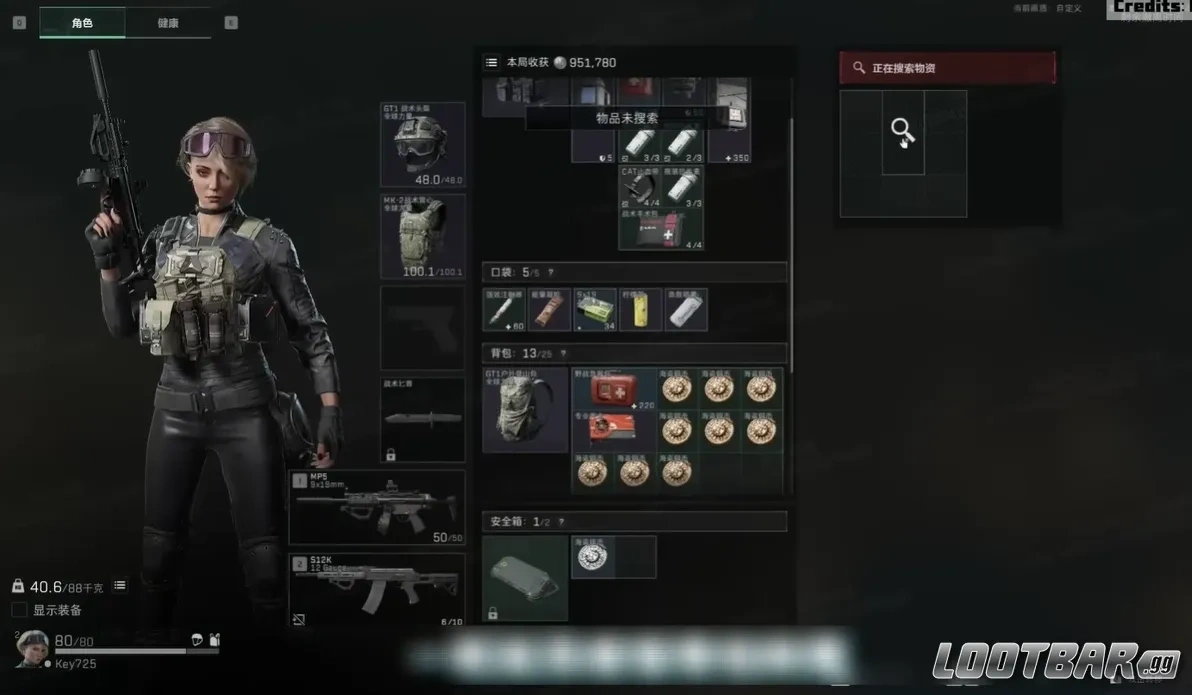Select the MP5 primary weapon slot
The width and height of the screenshot is (1192, 695).
[377, 507]
